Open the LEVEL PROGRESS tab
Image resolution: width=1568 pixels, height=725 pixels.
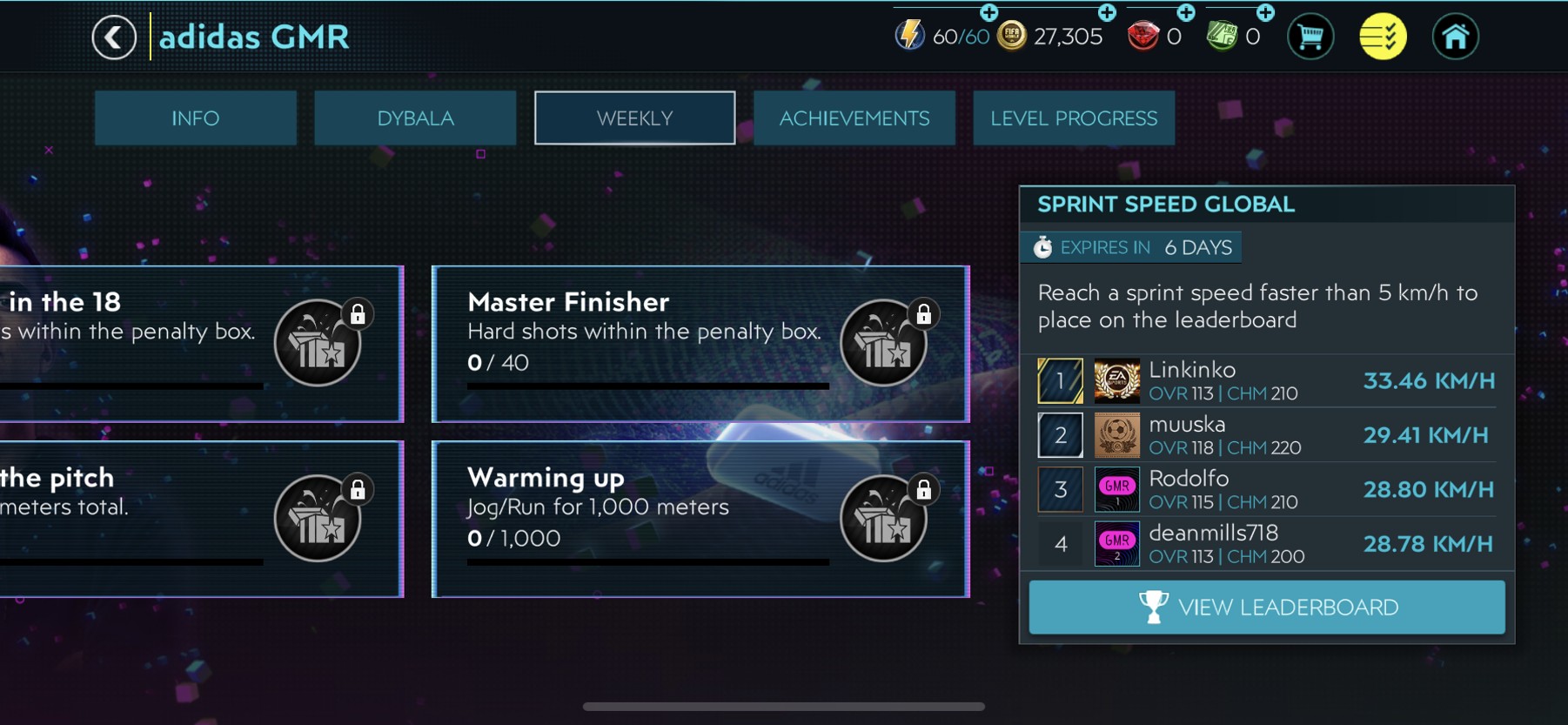1074,118
